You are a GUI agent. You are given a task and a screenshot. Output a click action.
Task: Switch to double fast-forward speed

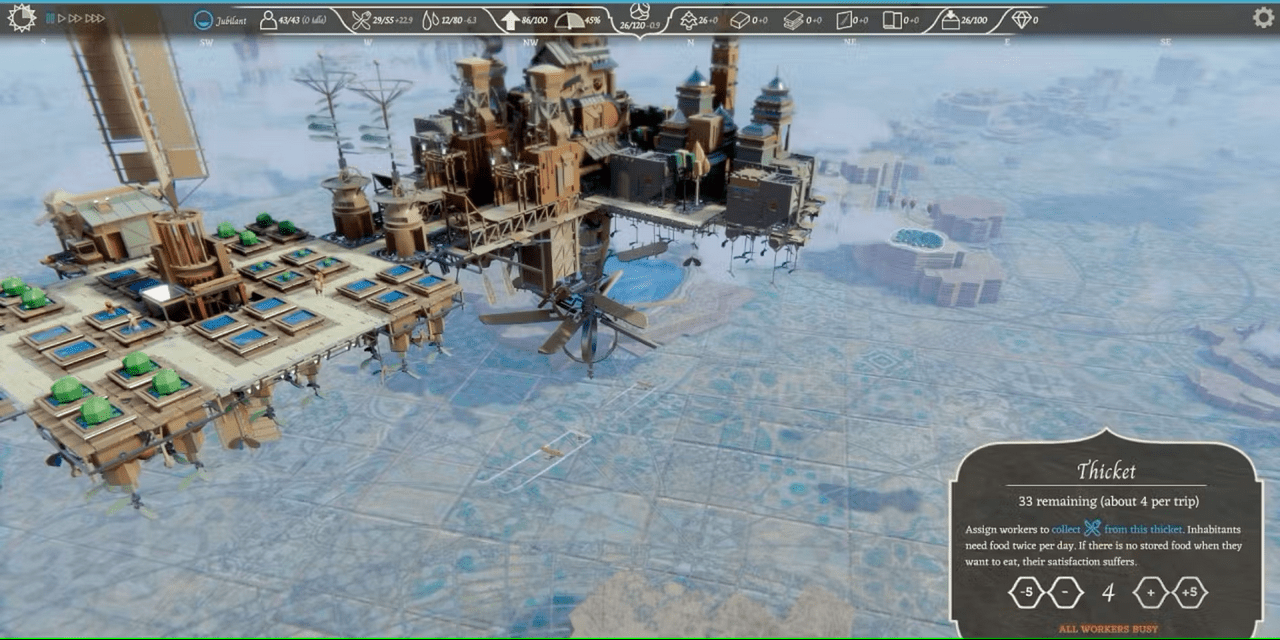coord(75,19)
